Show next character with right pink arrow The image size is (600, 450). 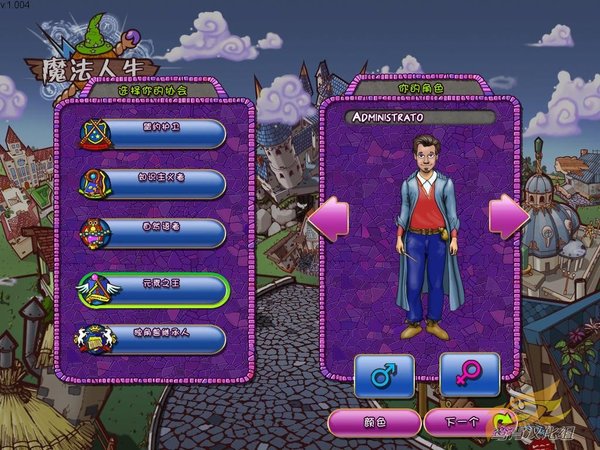(507, 215)
